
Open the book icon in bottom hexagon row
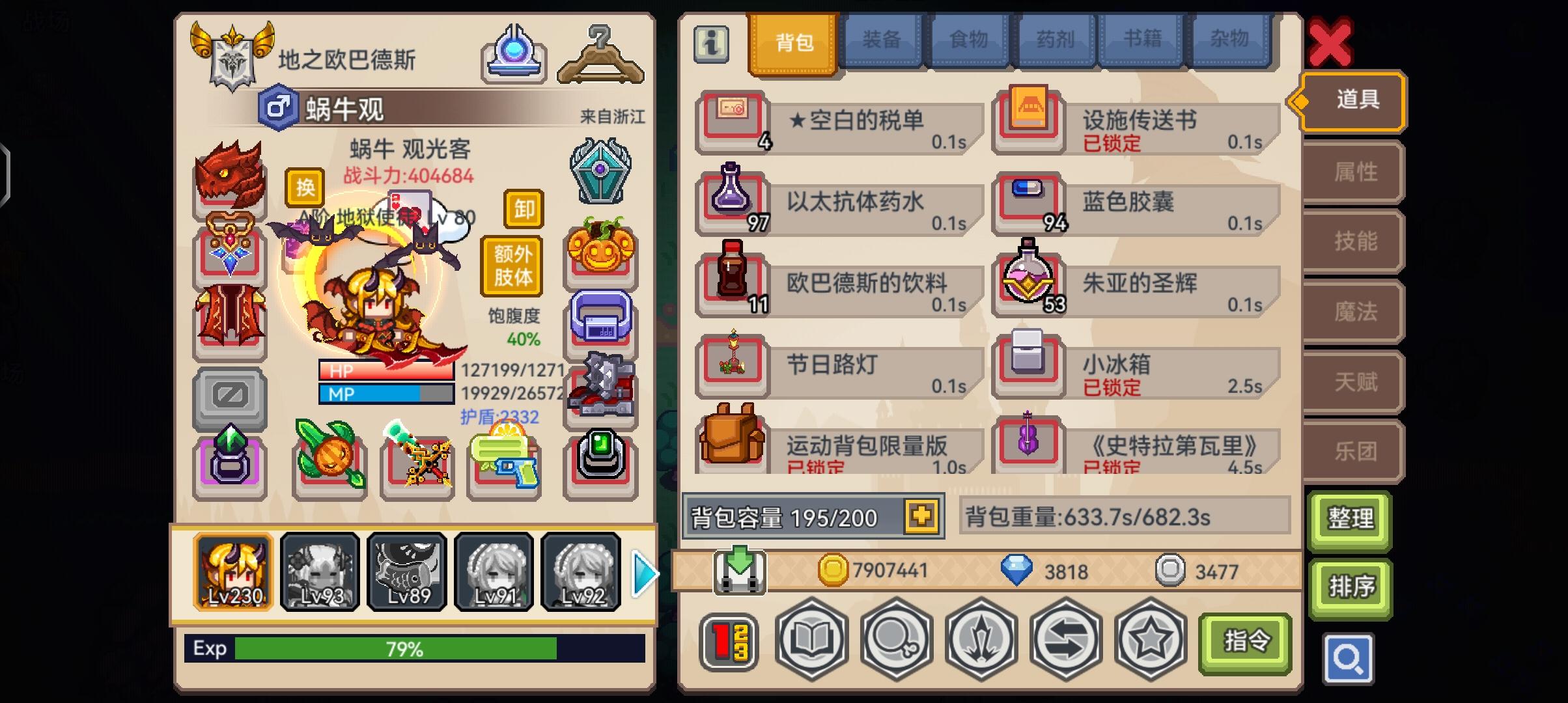click(811, 641)
